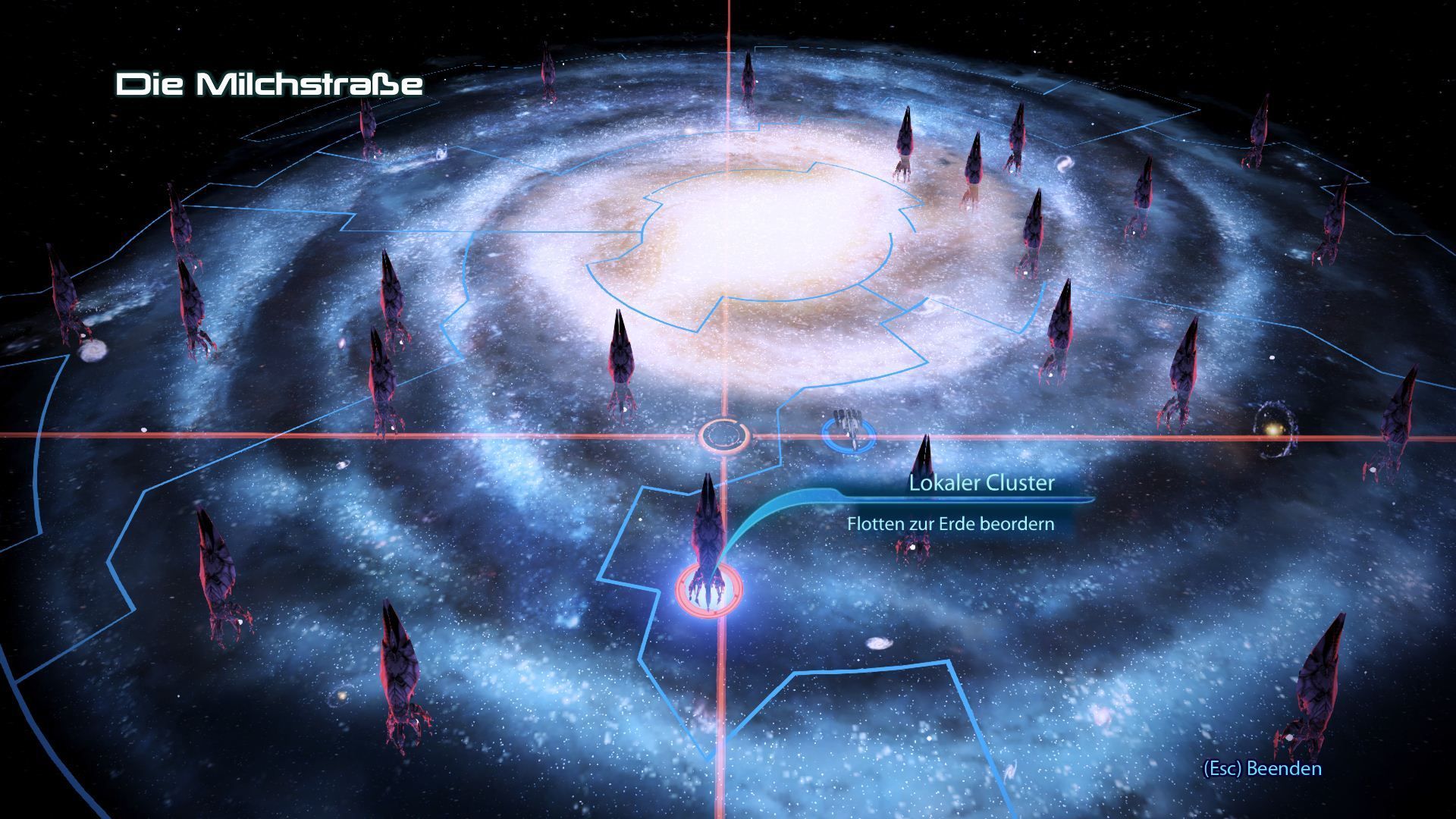Click the grey ring marker at the crosshair
The image size is (1456, 819).
coord(724,436)
